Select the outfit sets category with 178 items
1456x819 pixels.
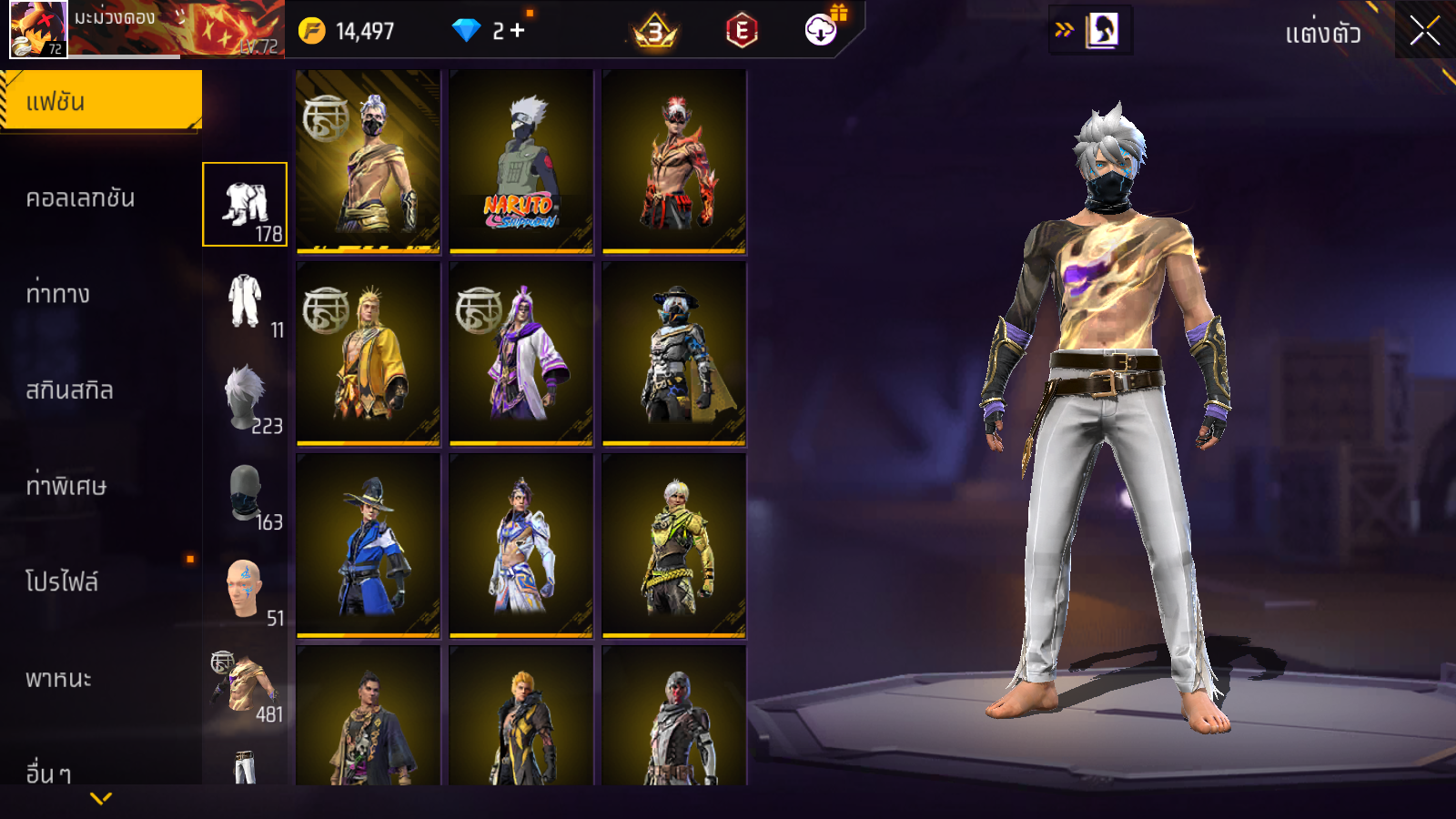point(245,205)
